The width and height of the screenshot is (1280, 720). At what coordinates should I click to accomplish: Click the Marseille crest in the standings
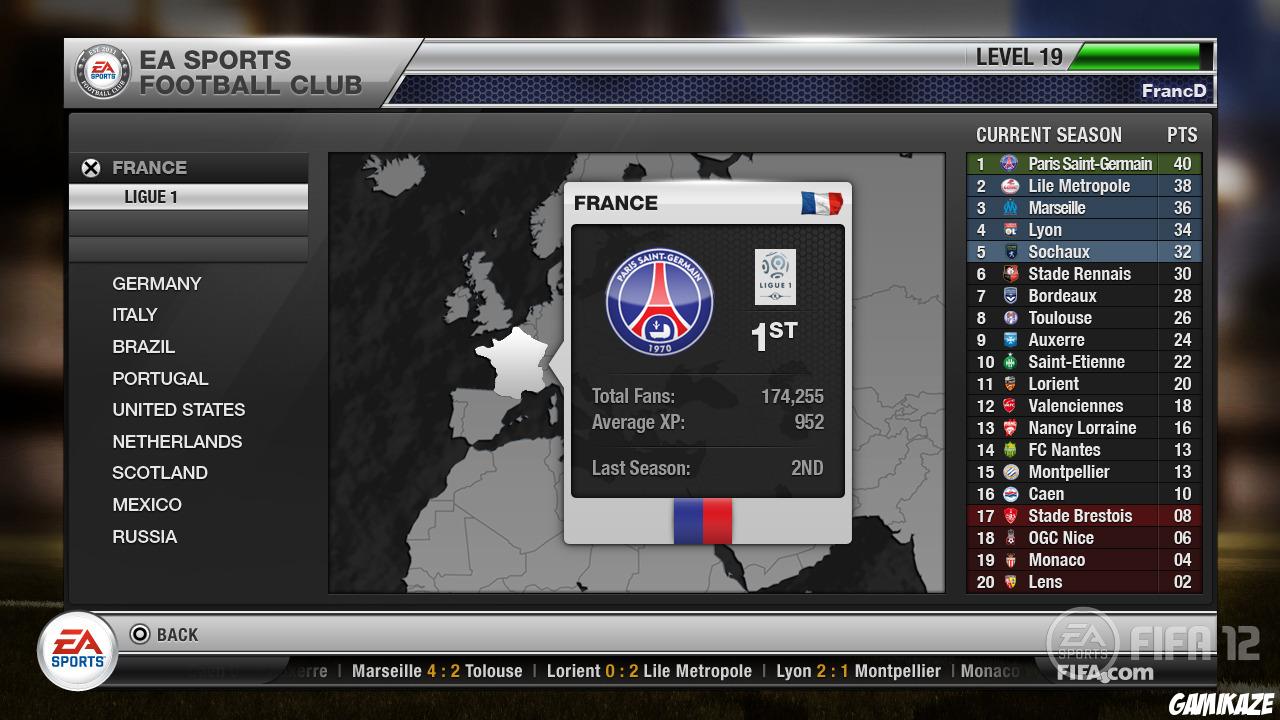click(x=1009, y=208)
